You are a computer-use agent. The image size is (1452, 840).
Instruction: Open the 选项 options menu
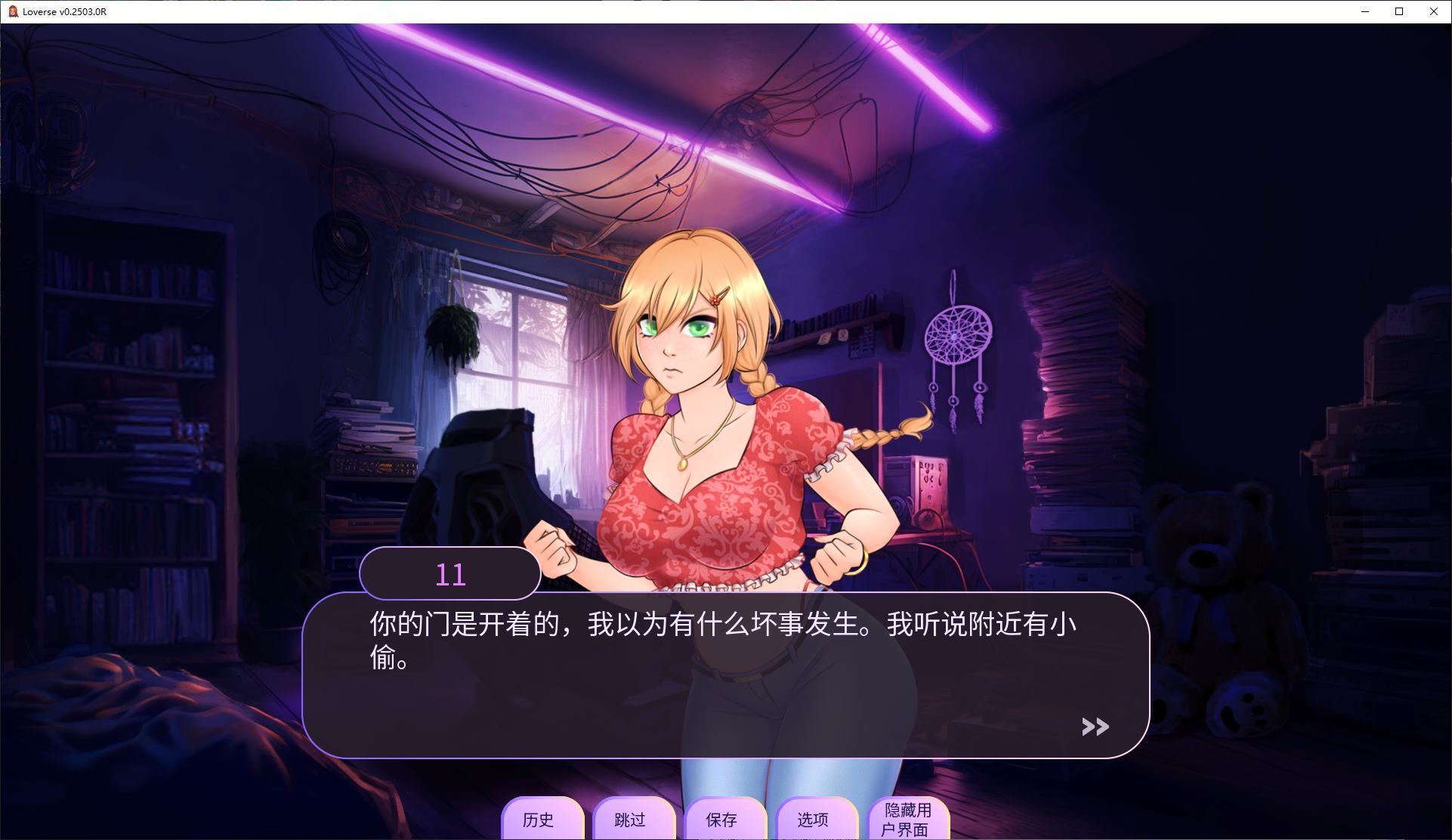click(816, 820)
